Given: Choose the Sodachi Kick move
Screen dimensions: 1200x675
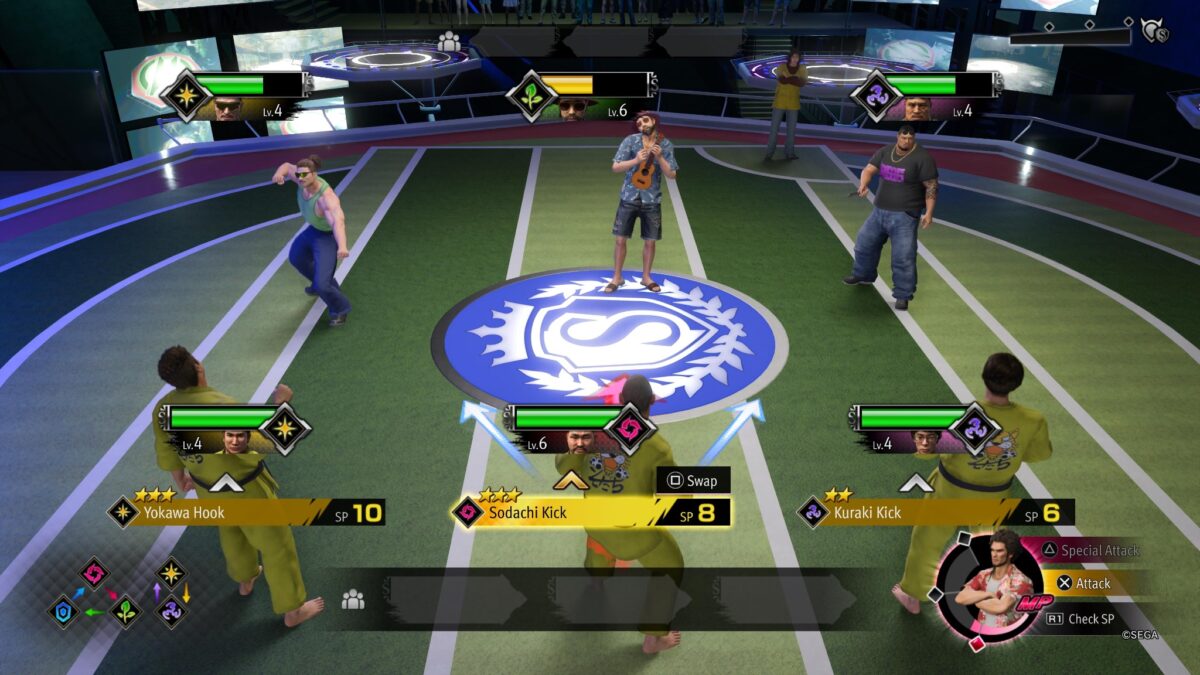Looking at the screenshot, I should point(590,513).
